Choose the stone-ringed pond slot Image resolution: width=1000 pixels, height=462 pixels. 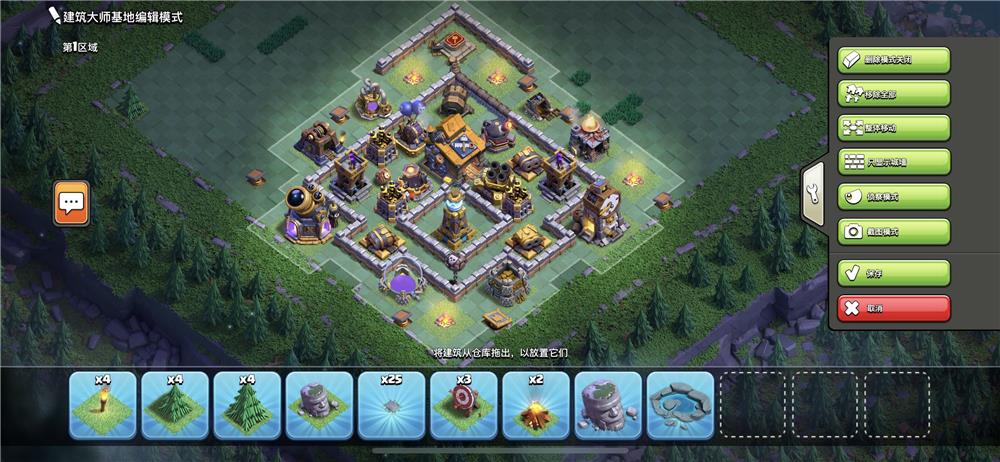pos(680,405)
